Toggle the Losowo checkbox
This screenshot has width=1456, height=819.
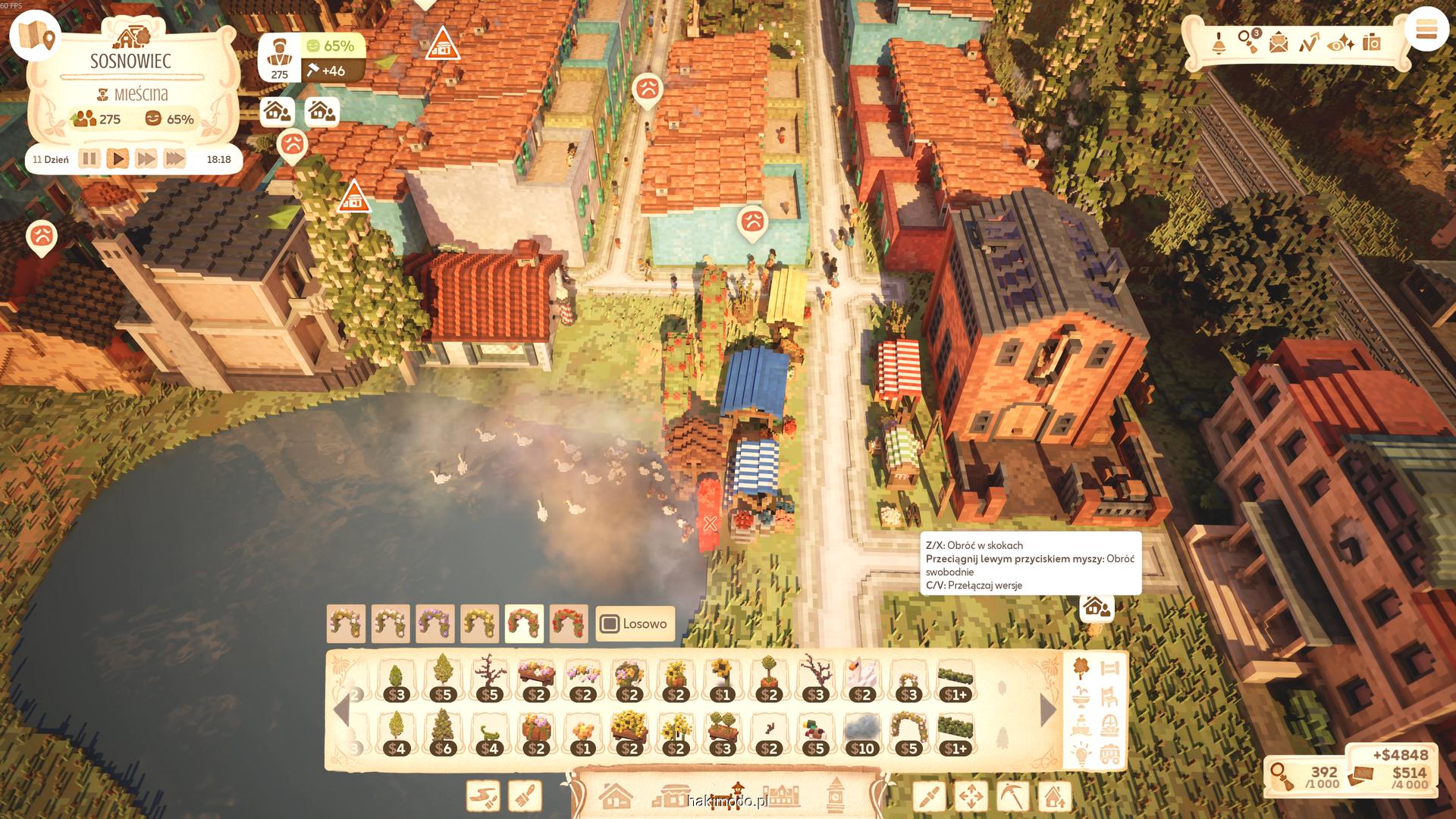[x=610, y=624]
